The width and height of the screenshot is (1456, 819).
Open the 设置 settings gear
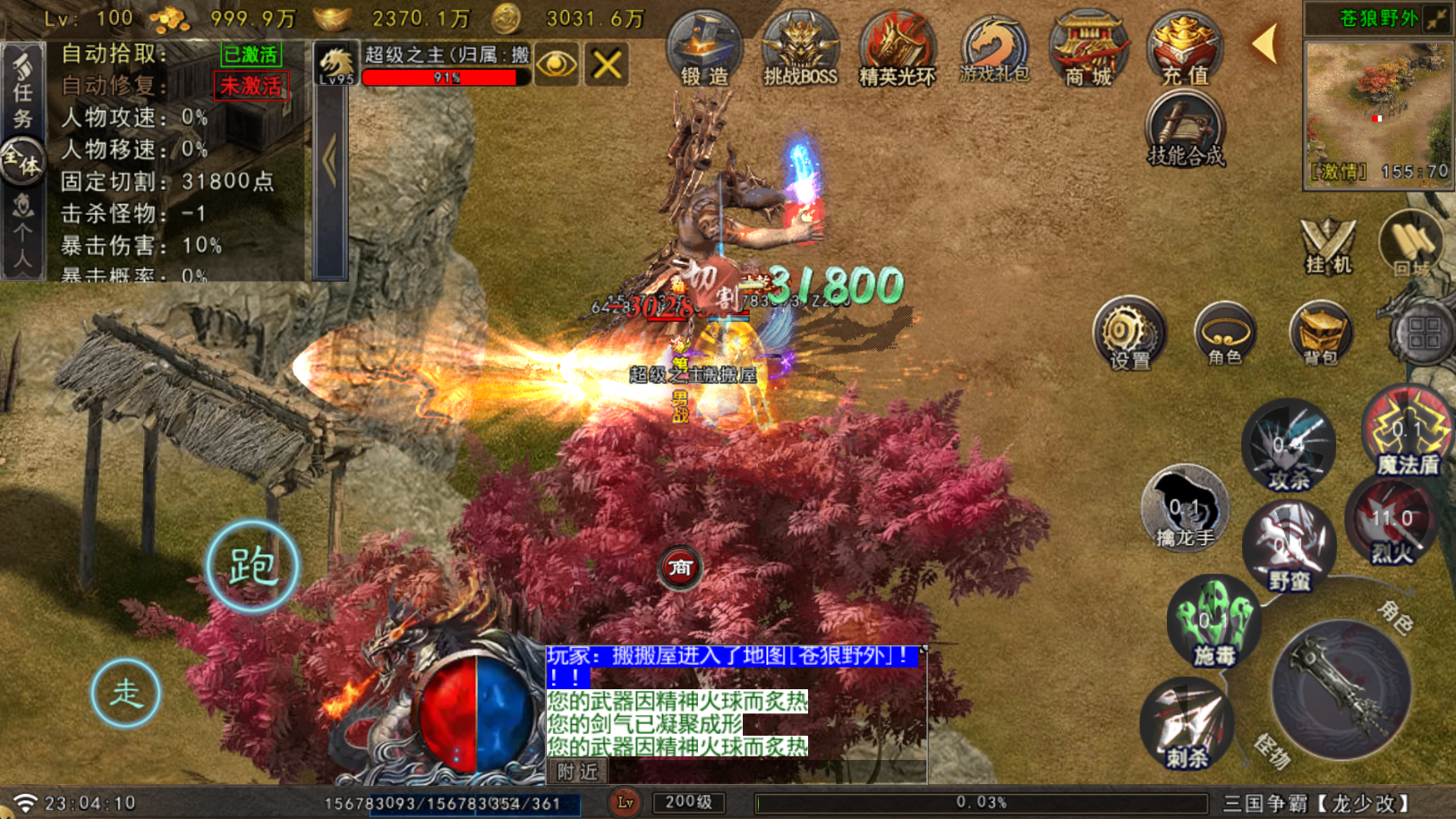[1128, 334]
